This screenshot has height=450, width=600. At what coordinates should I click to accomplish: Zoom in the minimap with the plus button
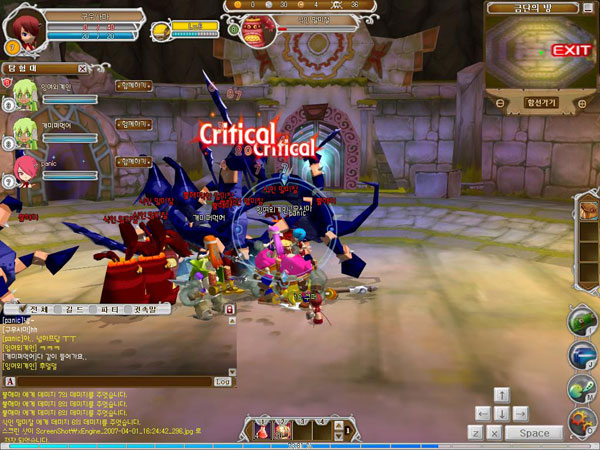tap(581, 102)
